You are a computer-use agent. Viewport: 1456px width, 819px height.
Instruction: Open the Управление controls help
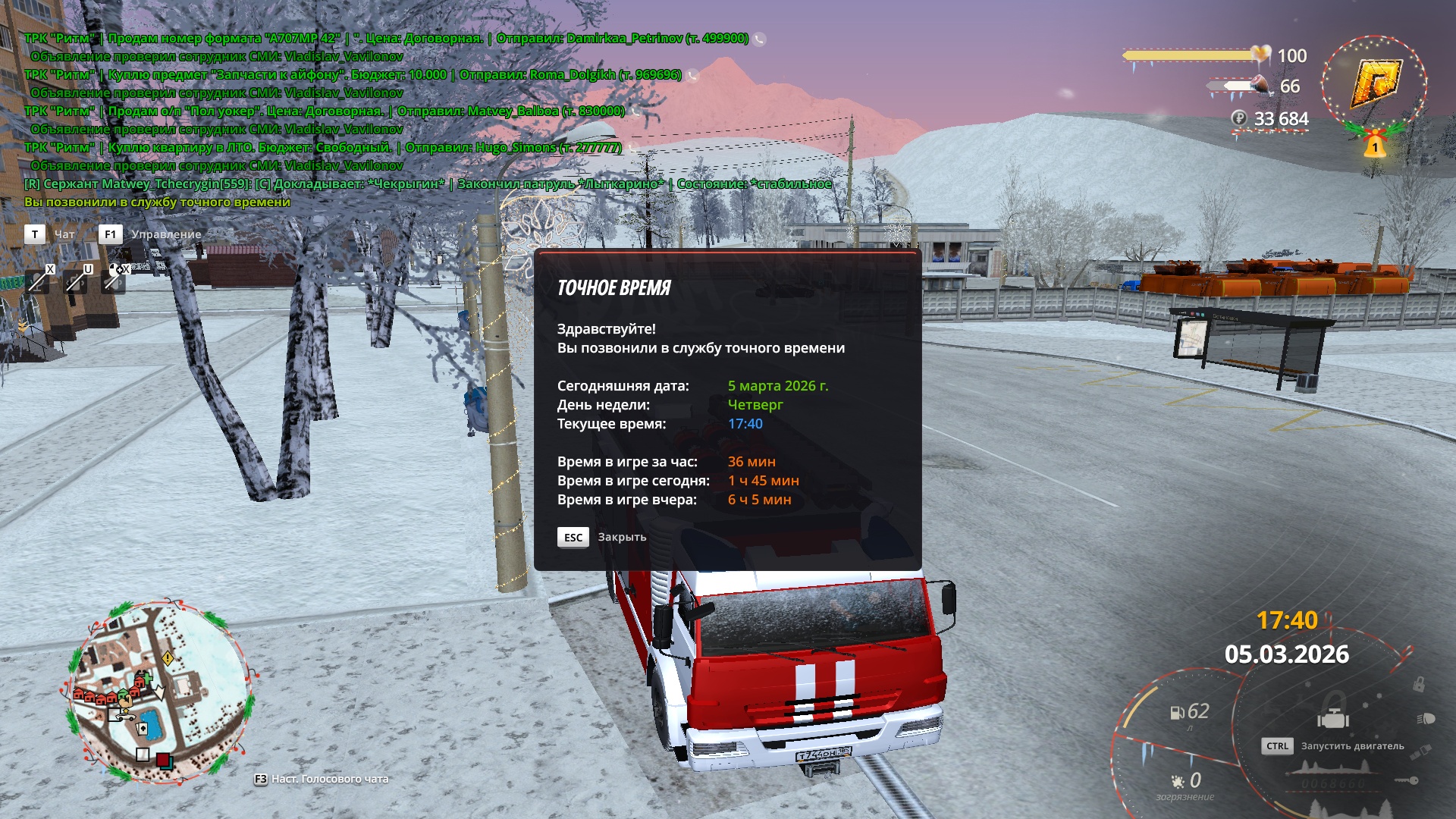pos(166,234)
